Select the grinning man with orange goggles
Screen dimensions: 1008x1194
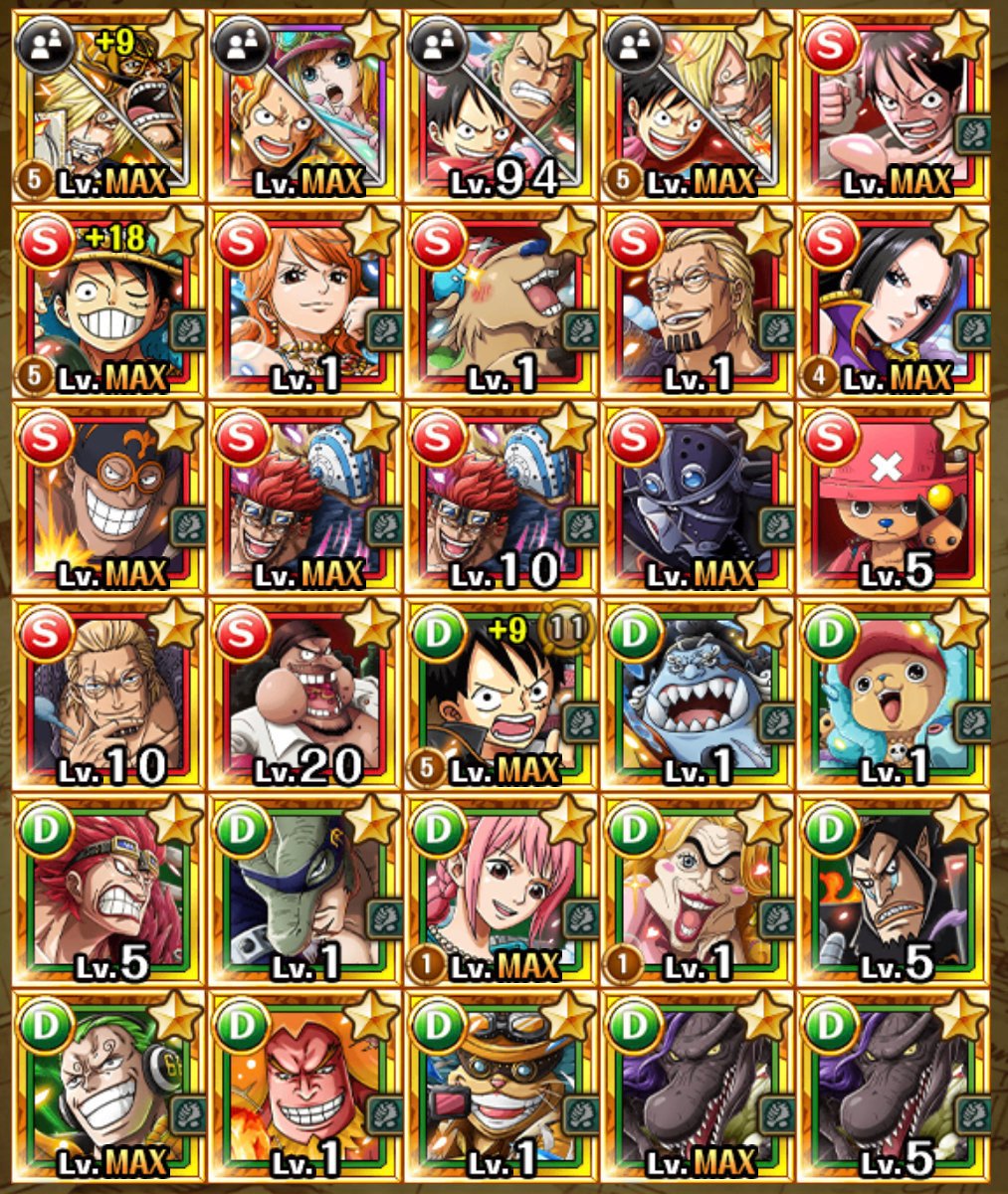107,497
